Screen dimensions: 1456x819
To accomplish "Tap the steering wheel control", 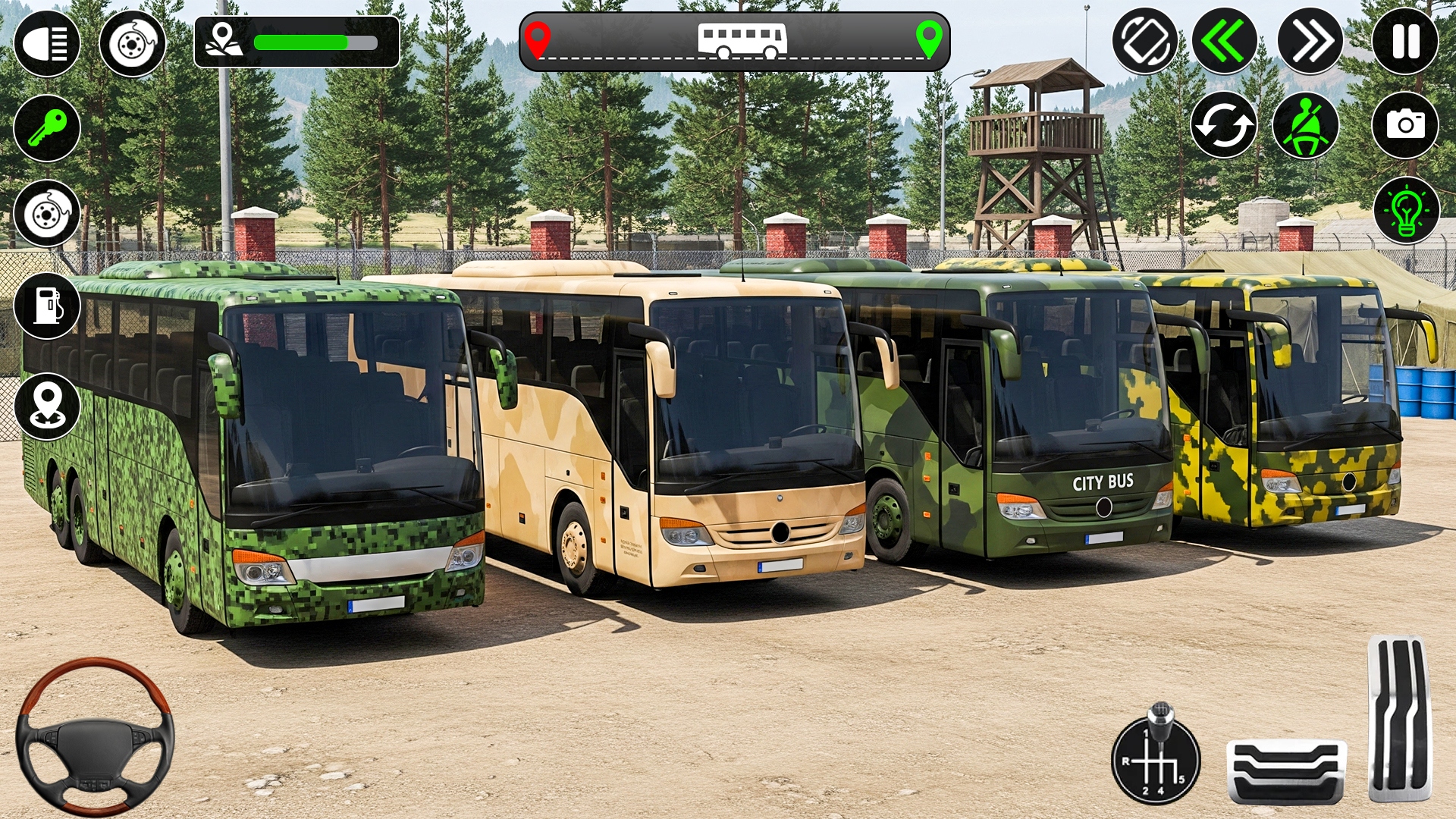I will [x=96, y=737].
